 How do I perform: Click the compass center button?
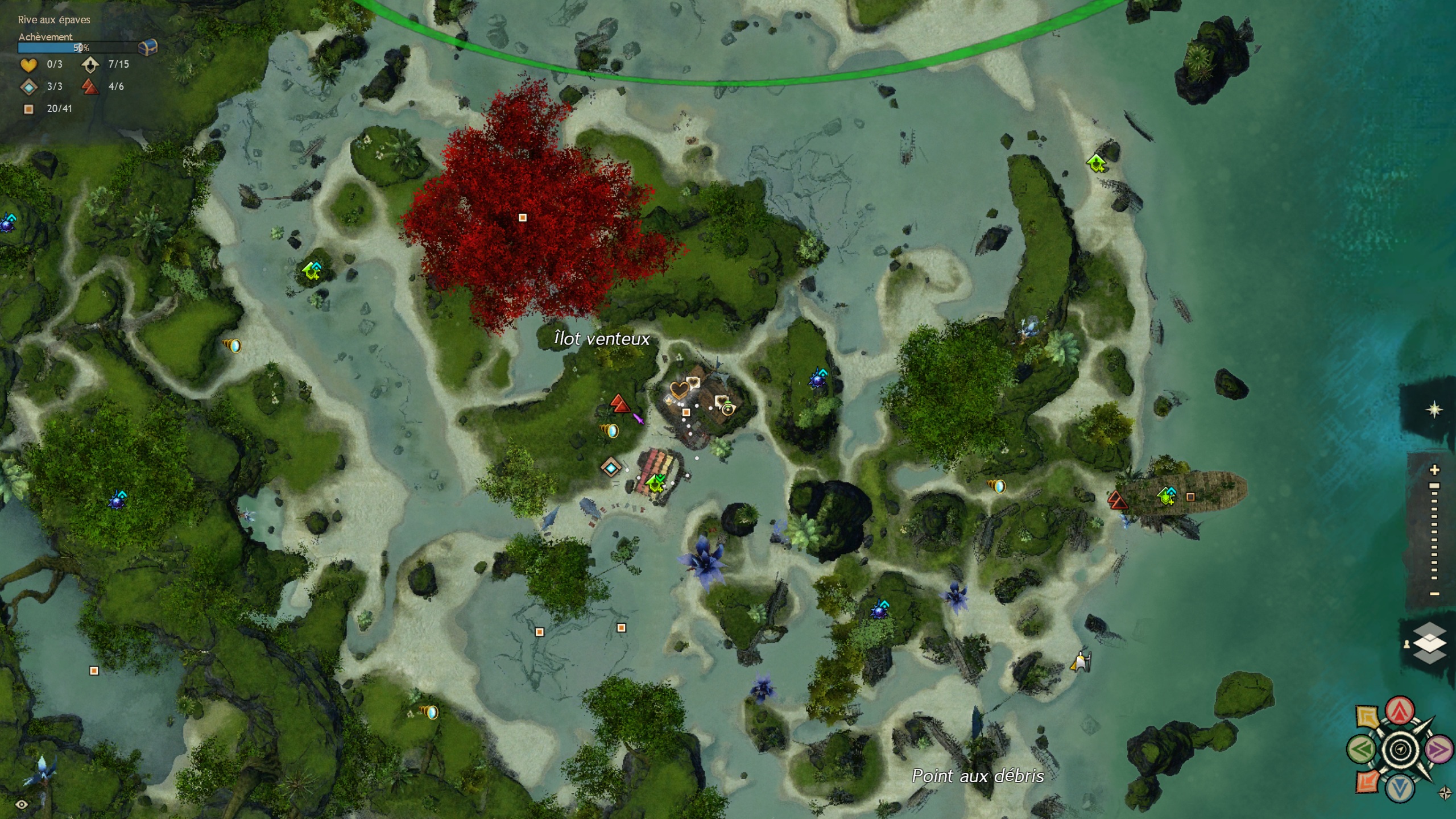1400,750
